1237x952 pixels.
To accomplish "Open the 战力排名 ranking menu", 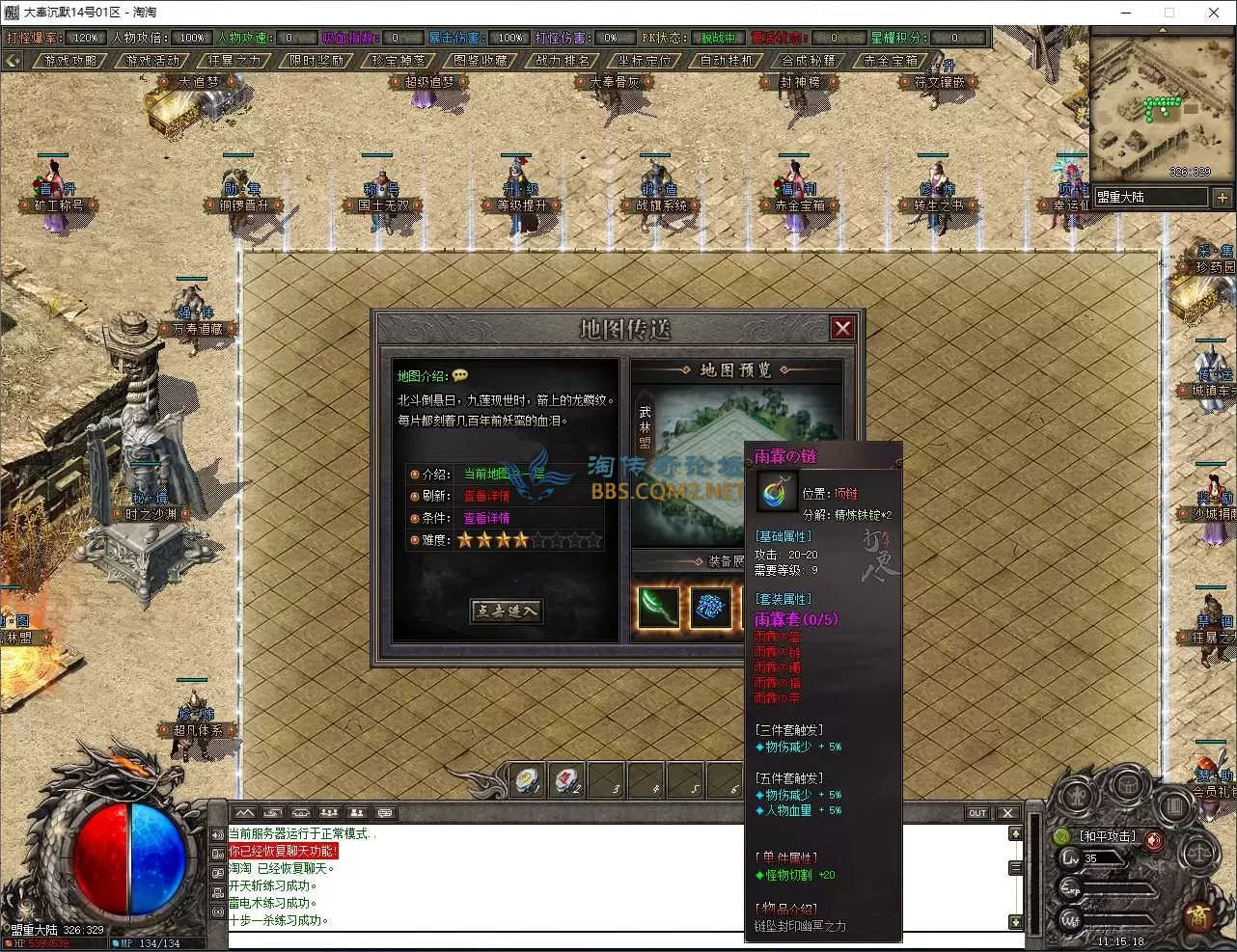I will (x=563, y=60).
